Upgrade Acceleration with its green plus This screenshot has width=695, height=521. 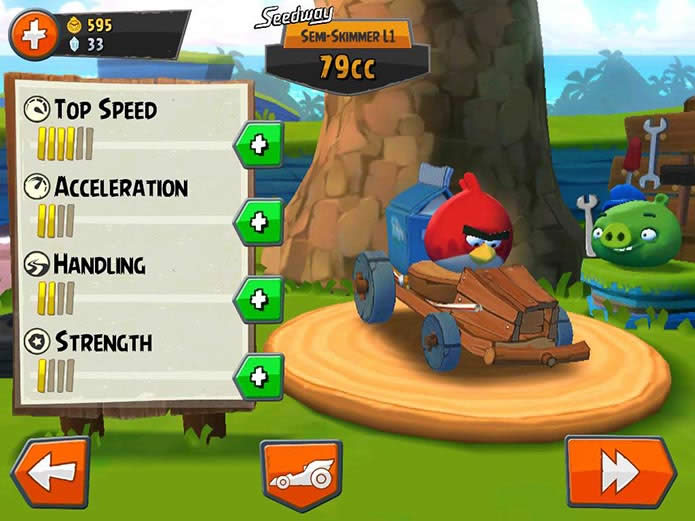tap(258, 221)
